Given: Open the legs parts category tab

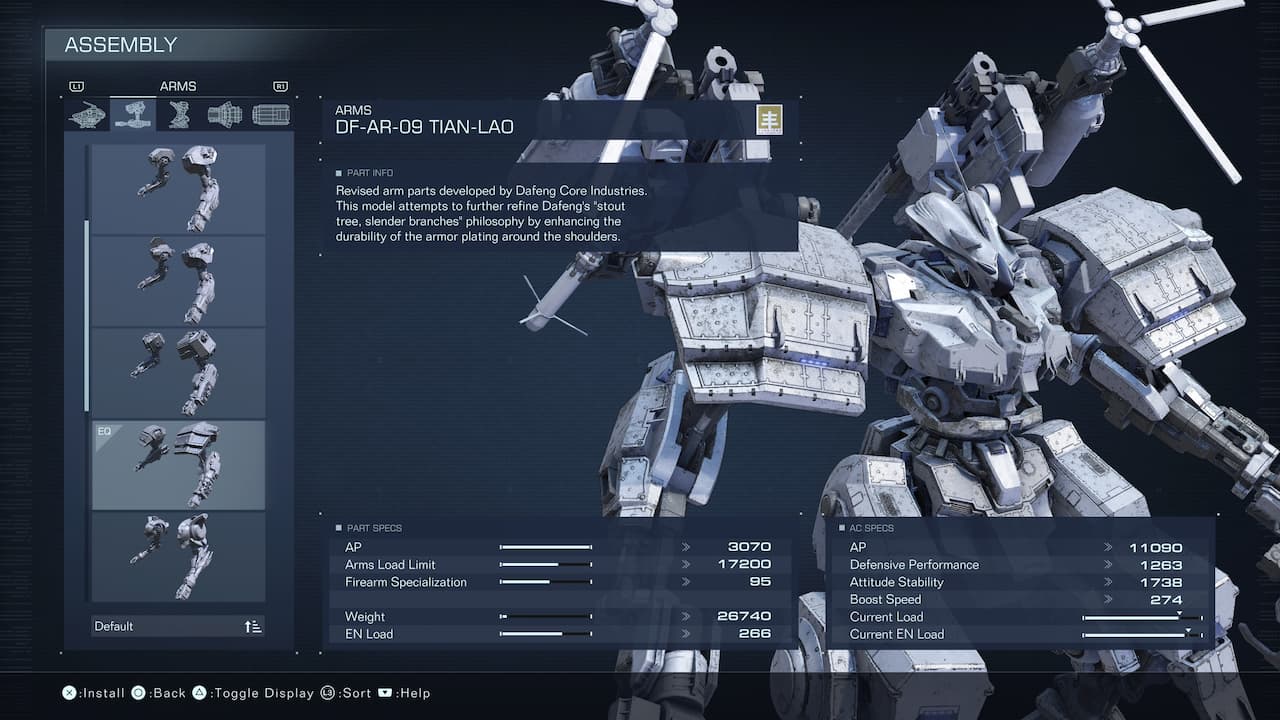Looking at the screenshot, I should click(x=179, y=115).
